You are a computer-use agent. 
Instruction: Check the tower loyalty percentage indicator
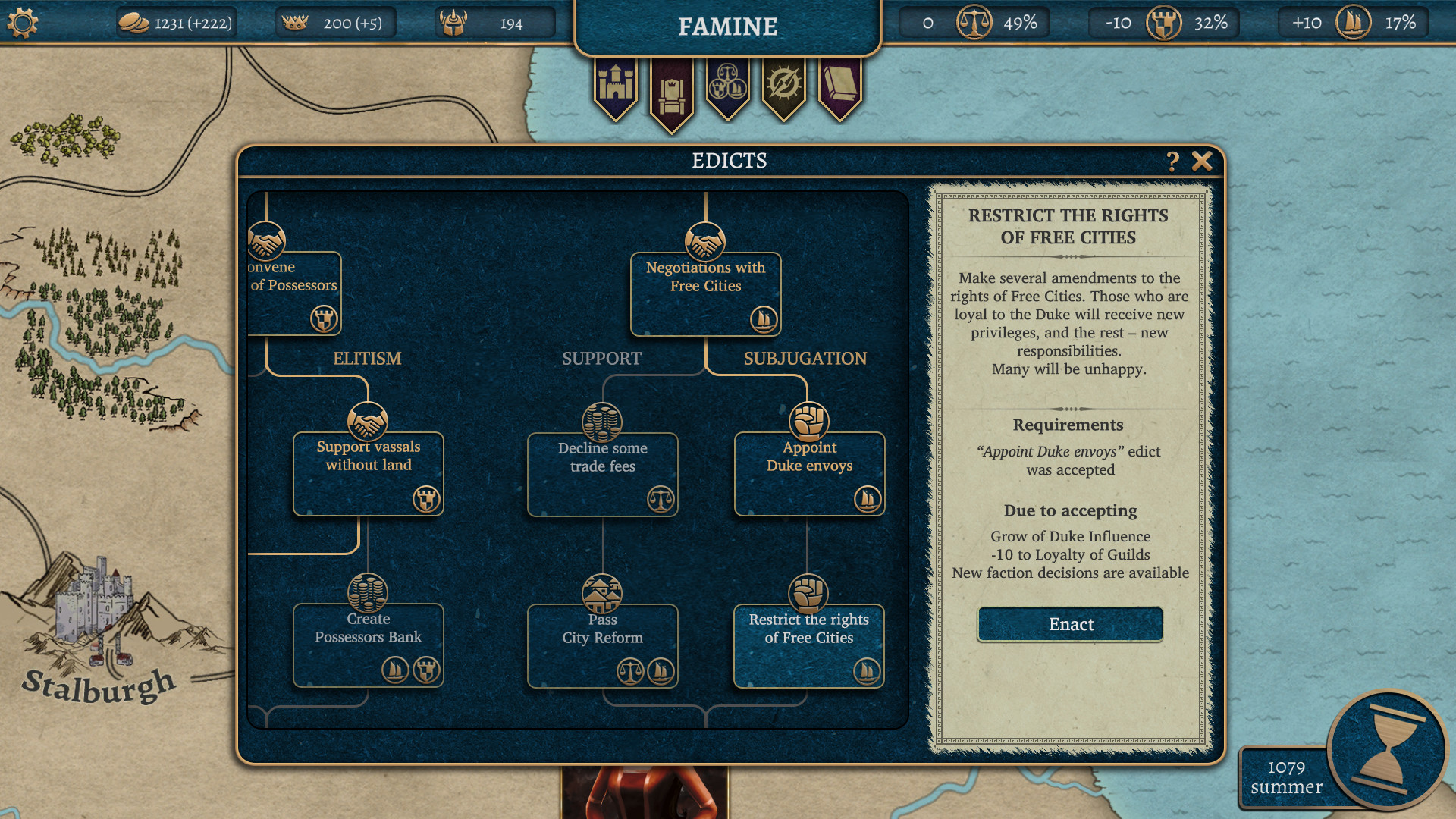pyautogui.click(x=1163, y=23)
